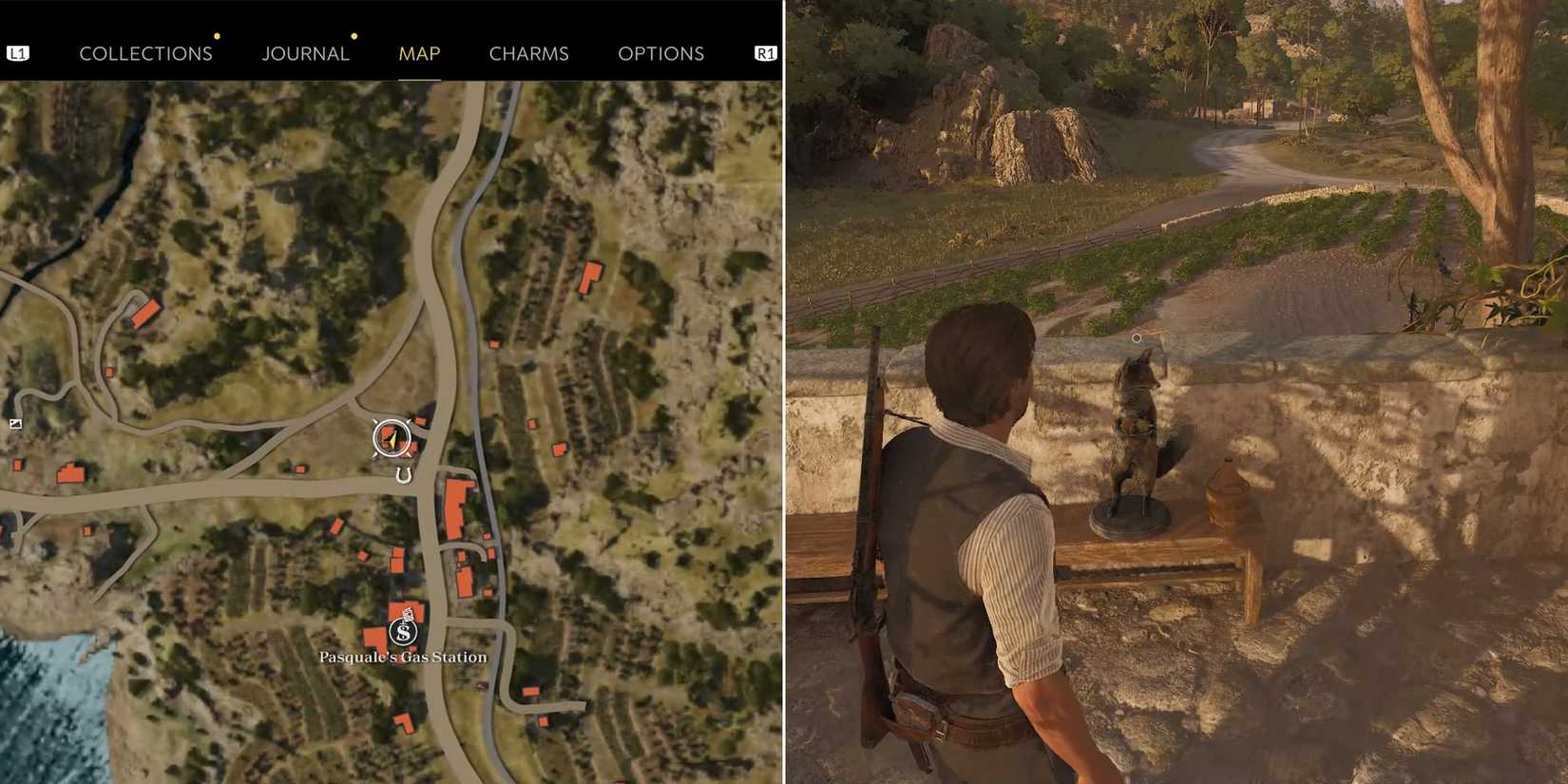Click the yellow notification dot above COLLECTIONS
This screenshot has width=1568, height=784.
point(218,35)
